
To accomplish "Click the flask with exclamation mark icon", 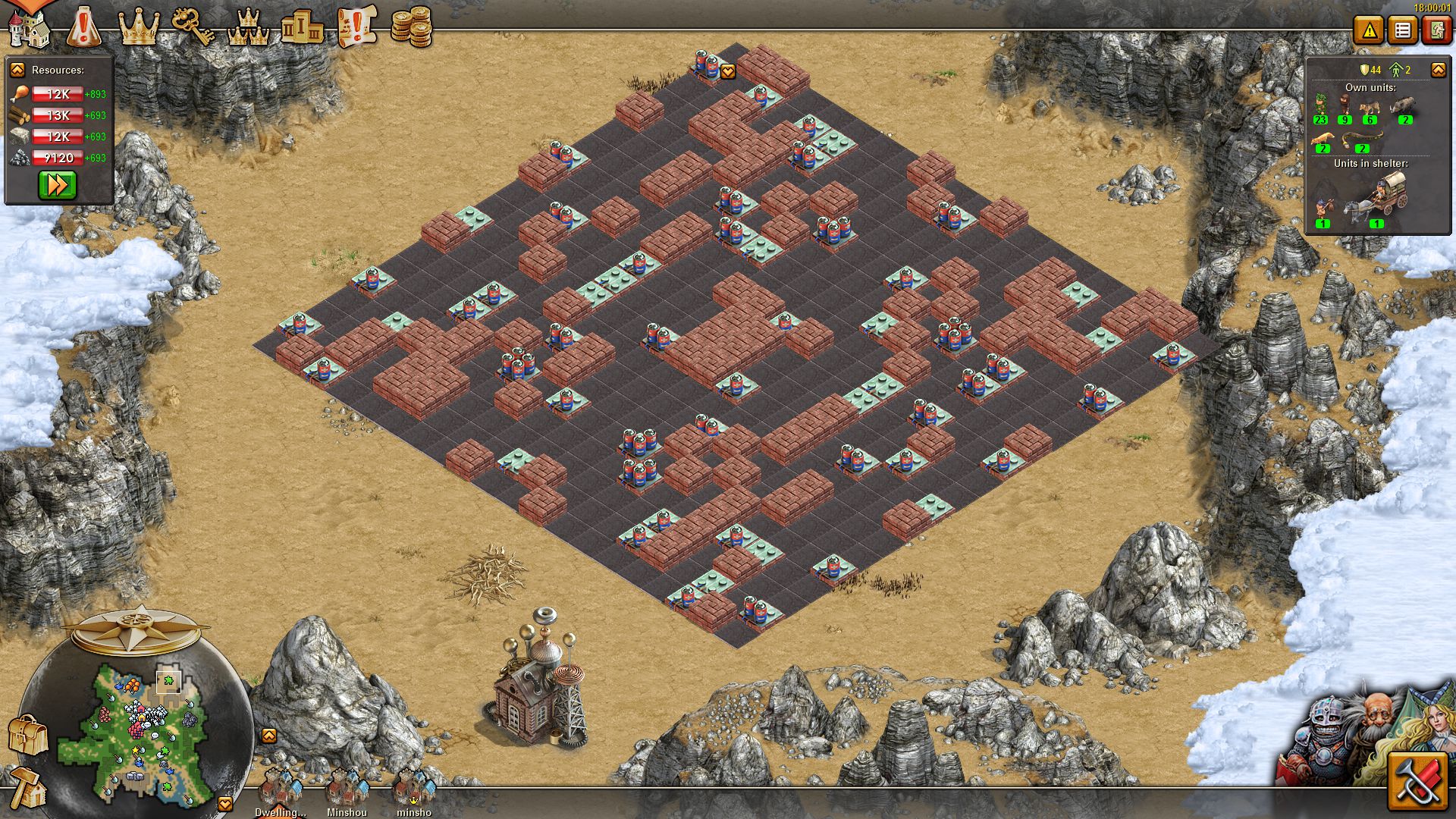I will click(83, 27).
